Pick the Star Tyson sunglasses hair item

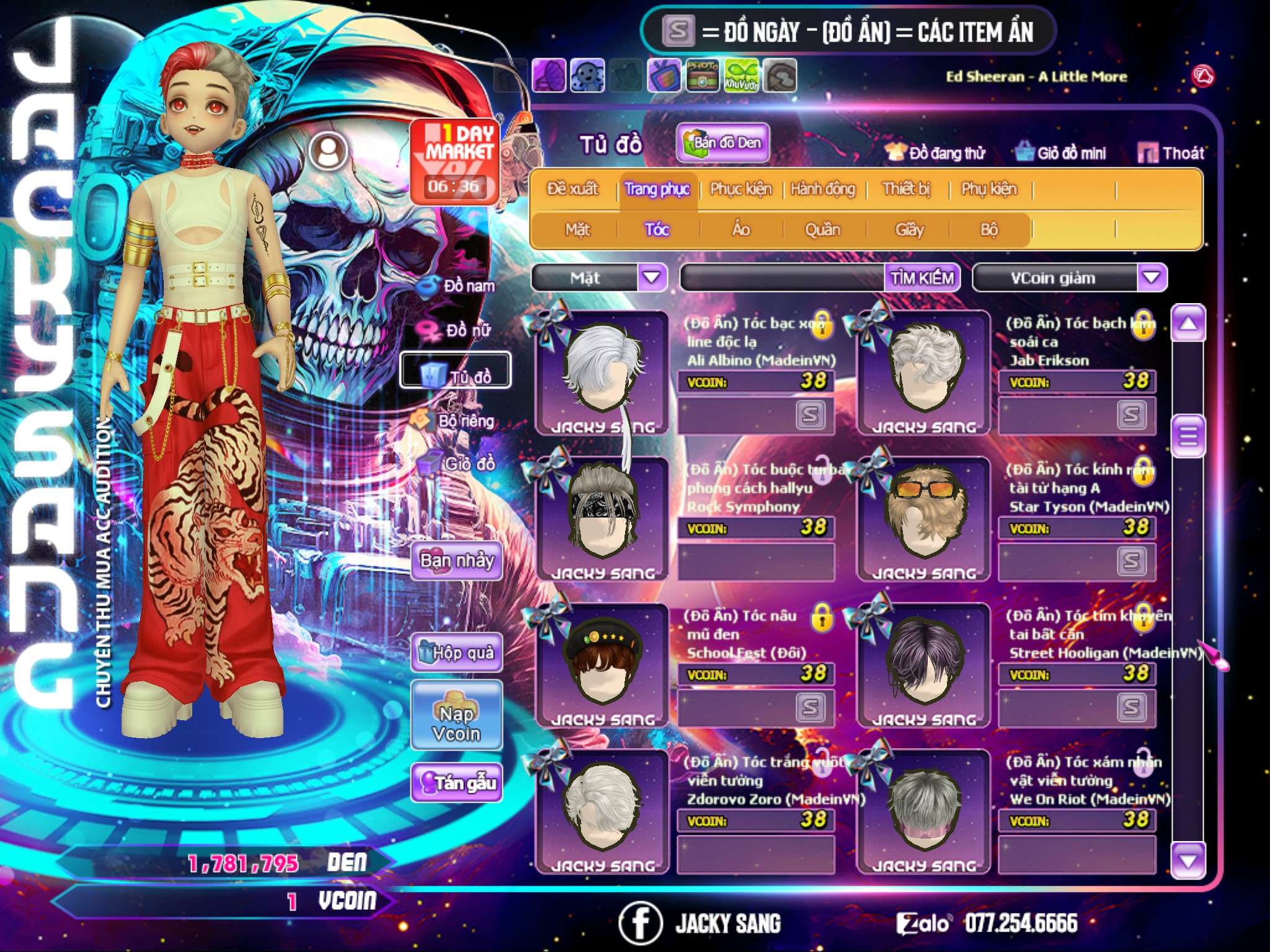point(924,518)
